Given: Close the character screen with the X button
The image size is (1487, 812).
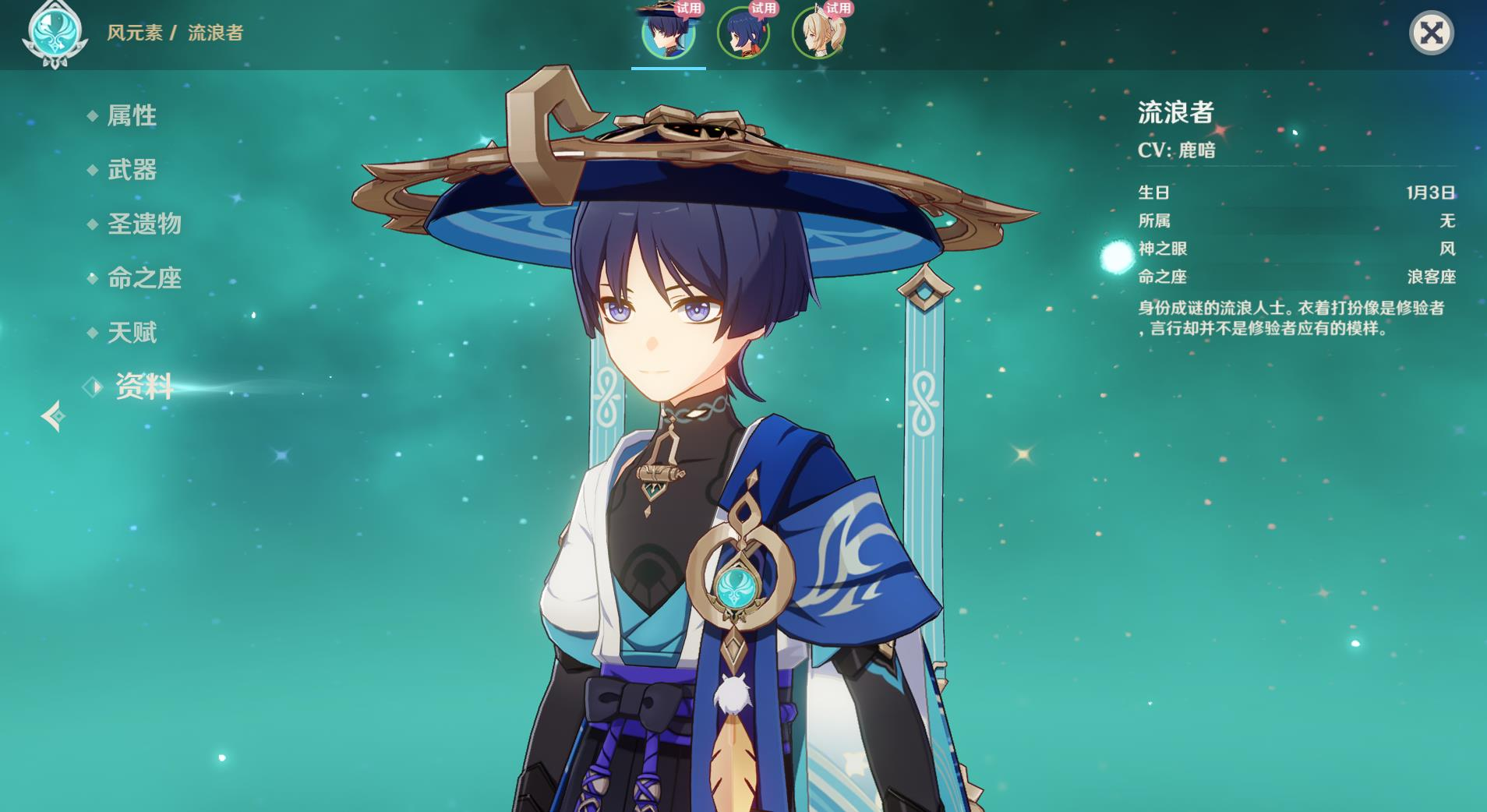Looking at the screenshot, I should (x=1431, y=33).
